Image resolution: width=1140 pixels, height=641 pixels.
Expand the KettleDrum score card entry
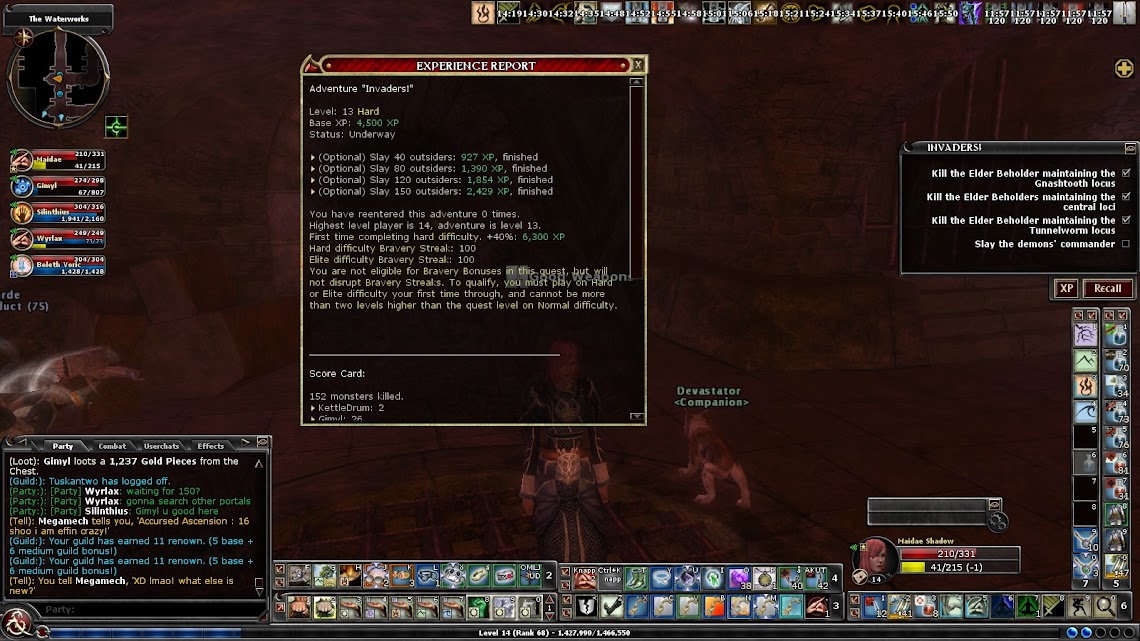[313, 408]
